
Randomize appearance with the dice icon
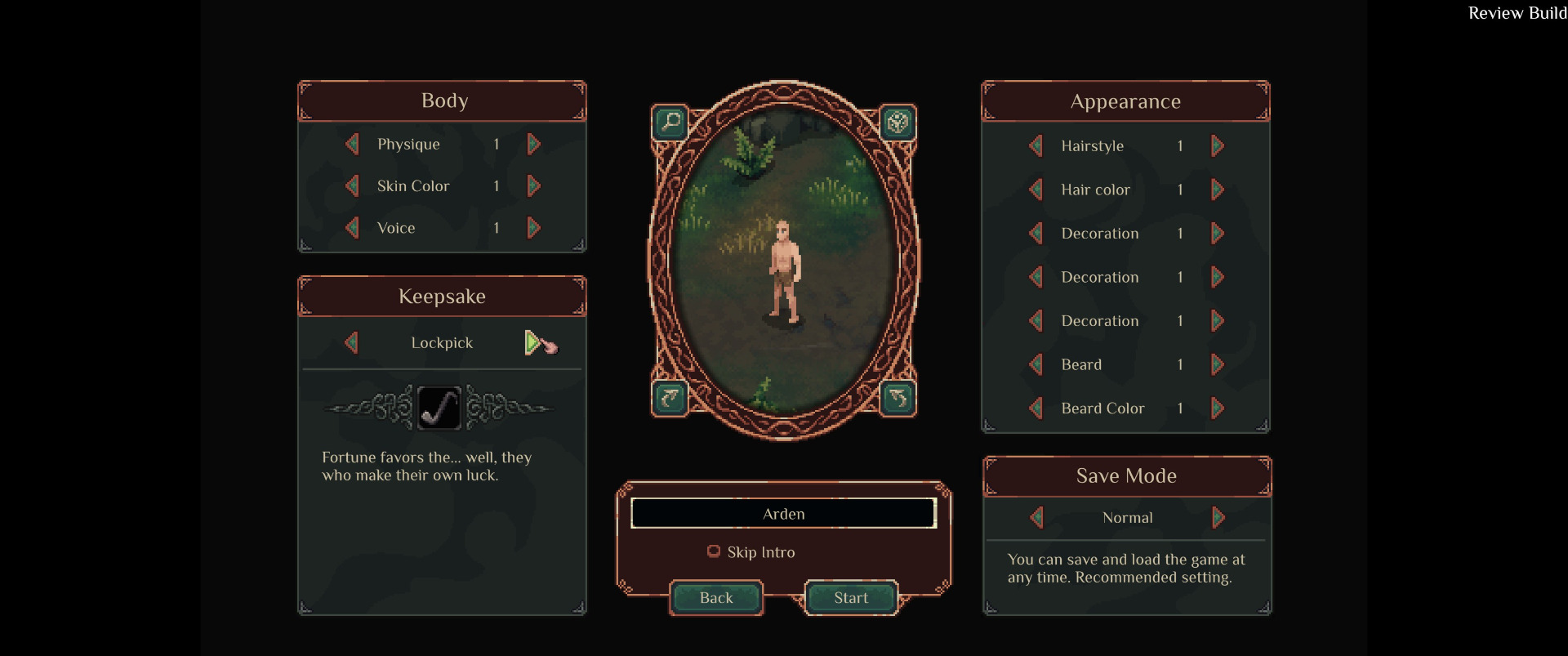(x=898, y=123)
